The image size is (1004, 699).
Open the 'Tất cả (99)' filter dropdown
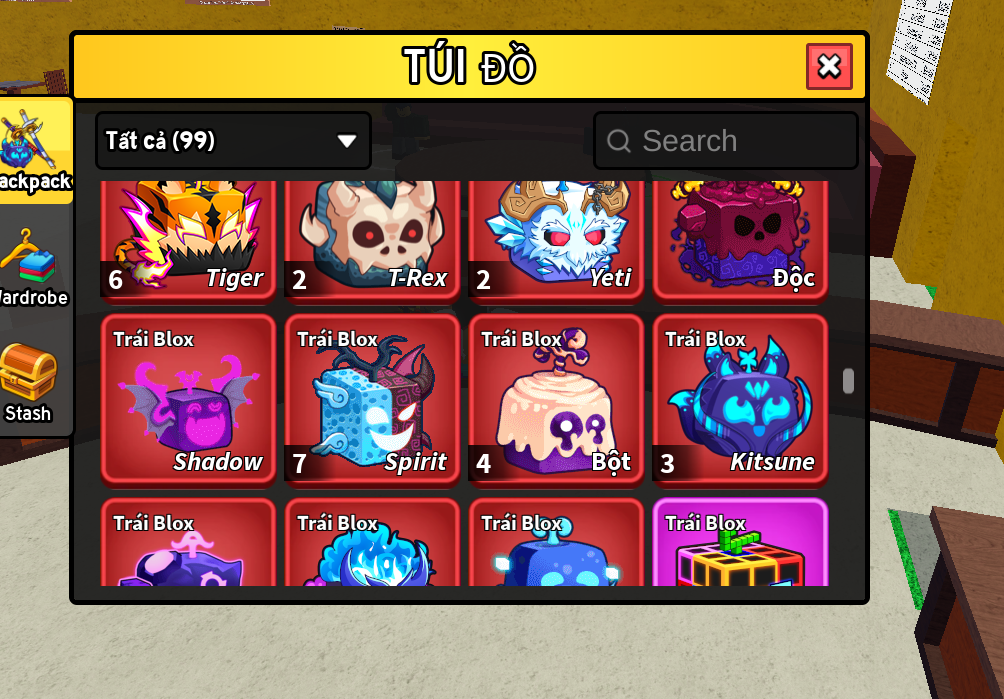point(233,140)
